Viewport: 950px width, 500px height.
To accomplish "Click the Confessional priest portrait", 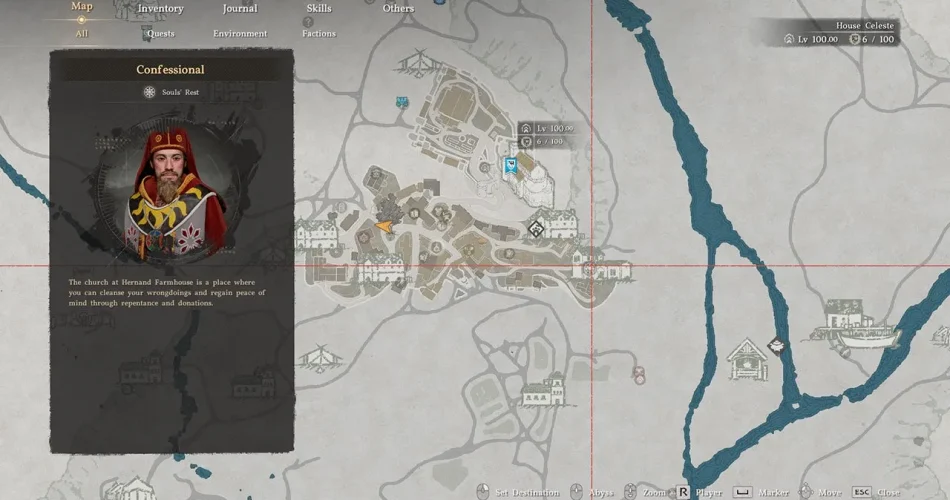I will pyautogui.click(x=172, y=192).
